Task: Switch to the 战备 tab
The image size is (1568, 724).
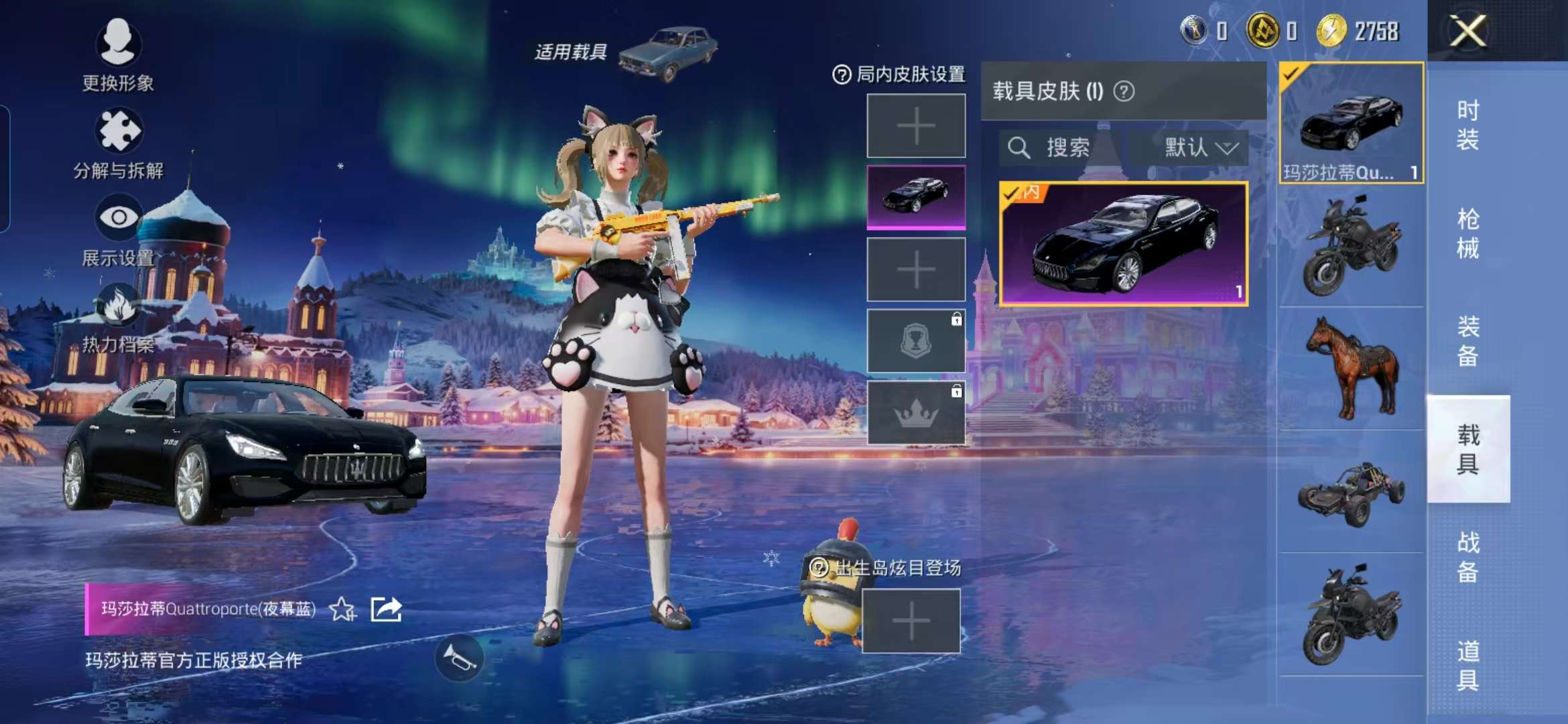Action: [1467, 556]
